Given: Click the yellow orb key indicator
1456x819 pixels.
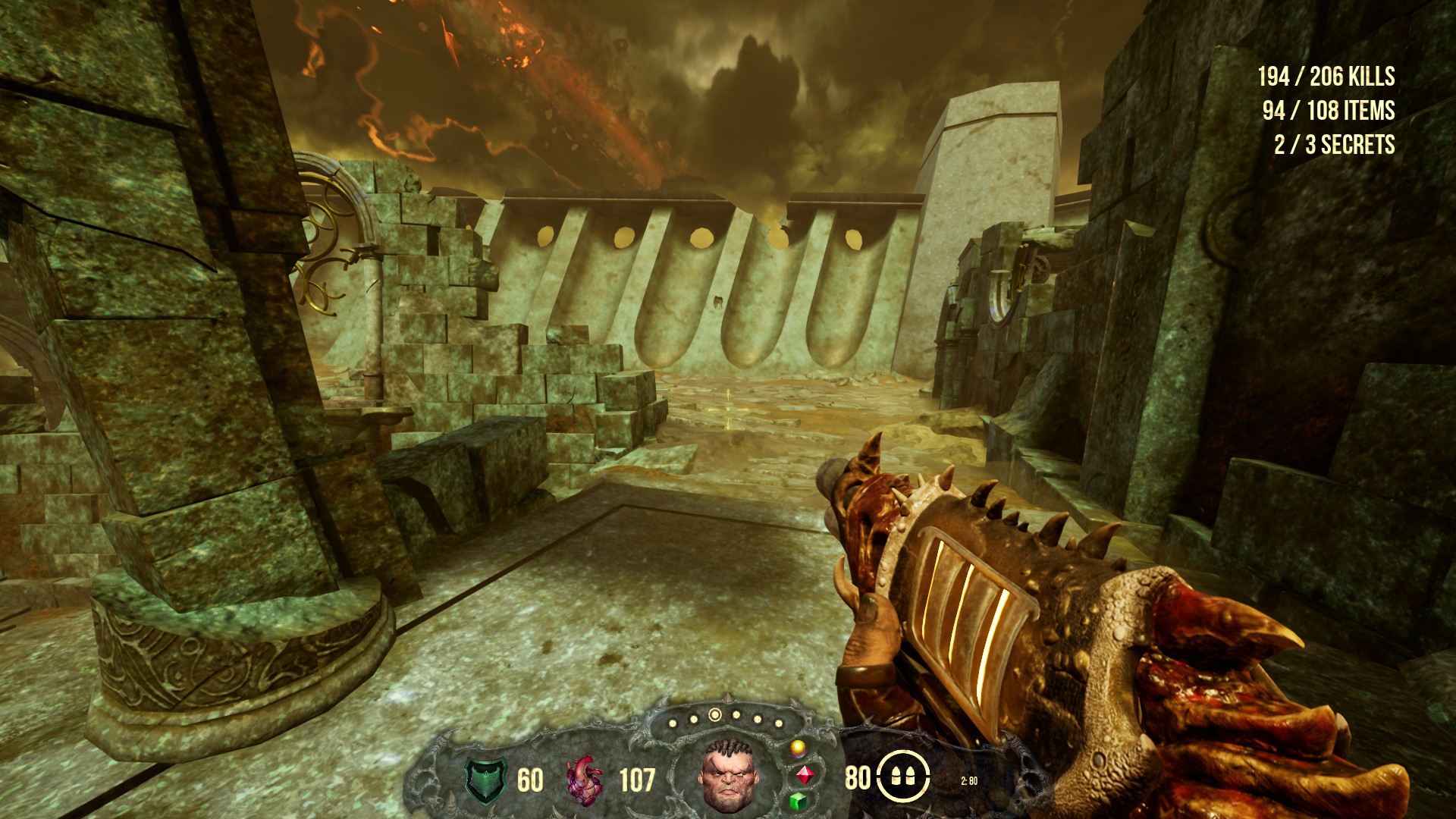Looking at the screenshot, I should pyautogui.click(x=797, y=749).
